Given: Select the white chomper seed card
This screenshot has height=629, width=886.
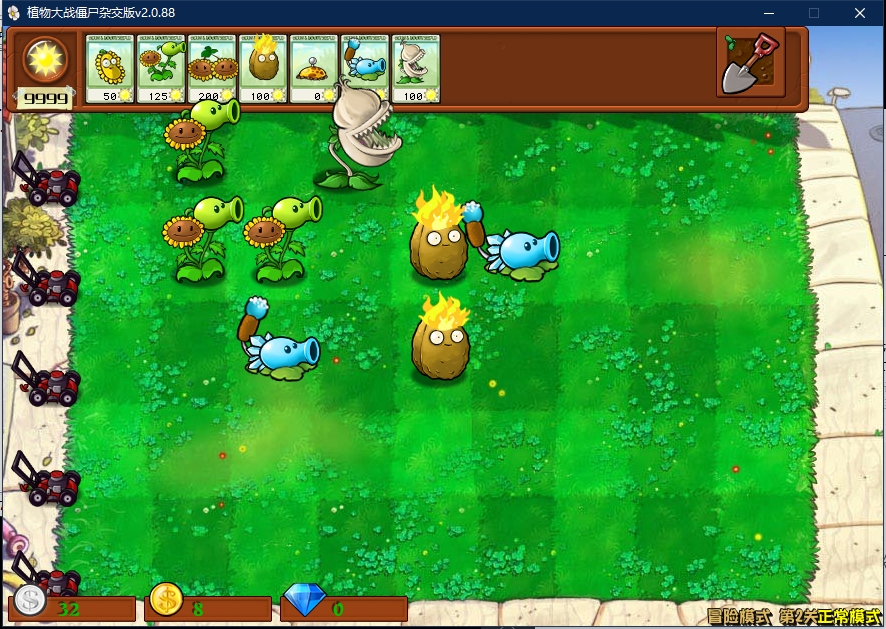Looking at the screenshot, I should click(x=416, y=68).
